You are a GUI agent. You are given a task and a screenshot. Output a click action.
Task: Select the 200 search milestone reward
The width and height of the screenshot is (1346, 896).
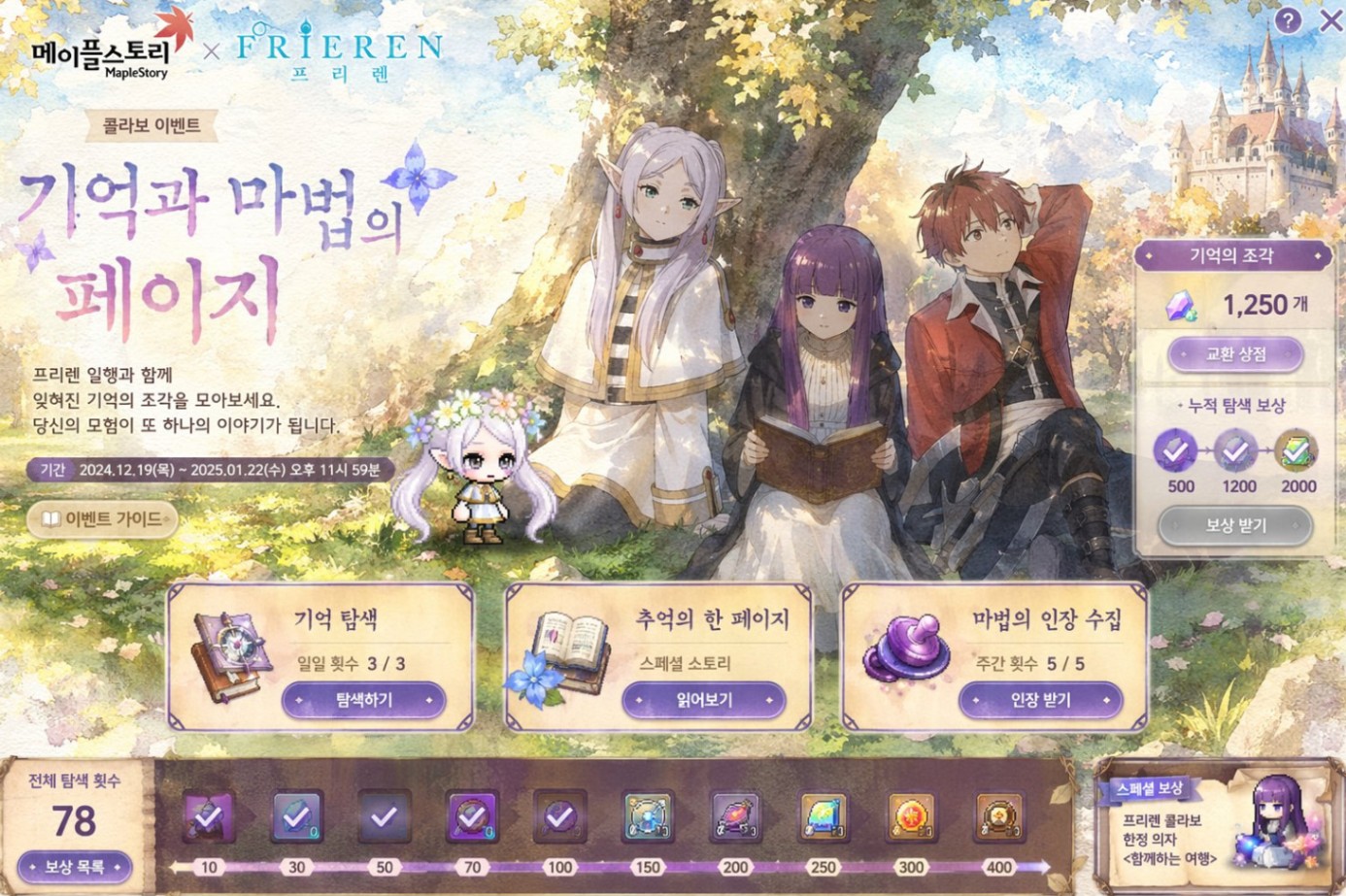click(735, 816)
